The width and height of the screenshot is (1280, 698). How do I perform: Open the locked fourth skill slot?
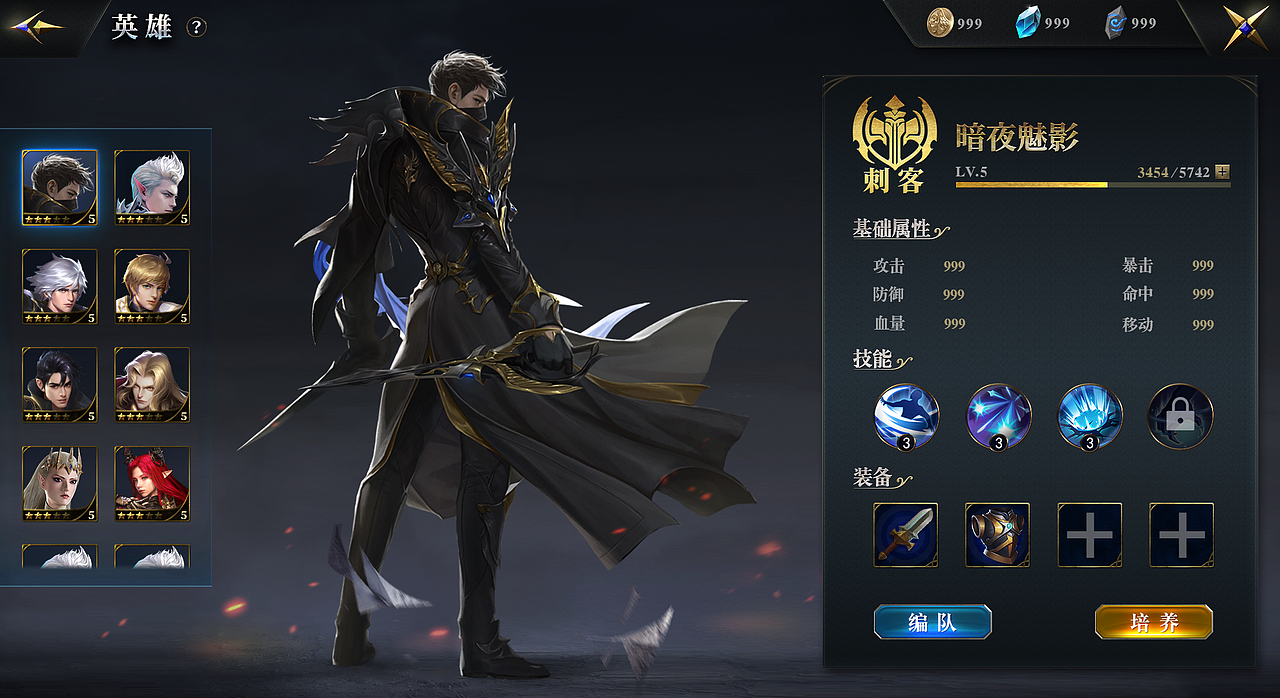coord(1180,416)
